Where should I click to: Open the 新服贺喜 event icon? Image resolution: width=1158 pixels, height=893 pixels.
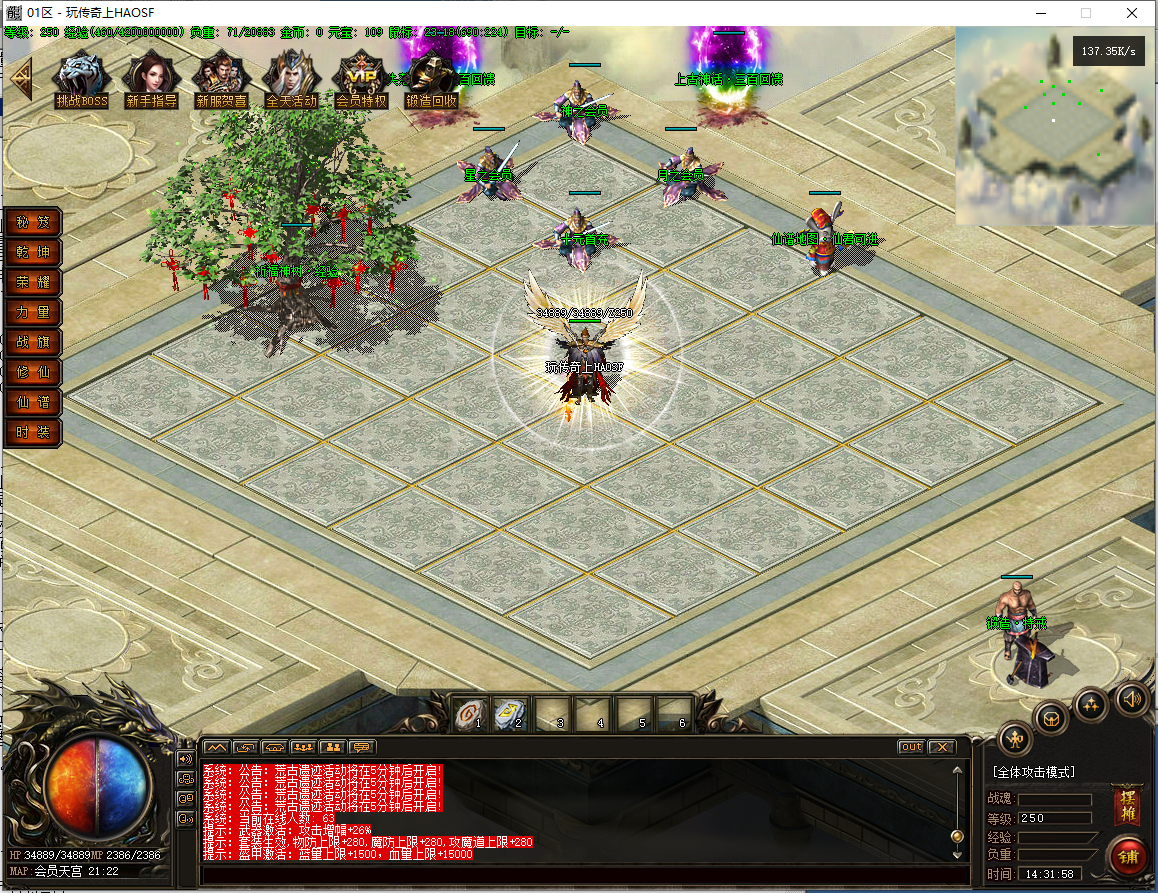[221, 76]
